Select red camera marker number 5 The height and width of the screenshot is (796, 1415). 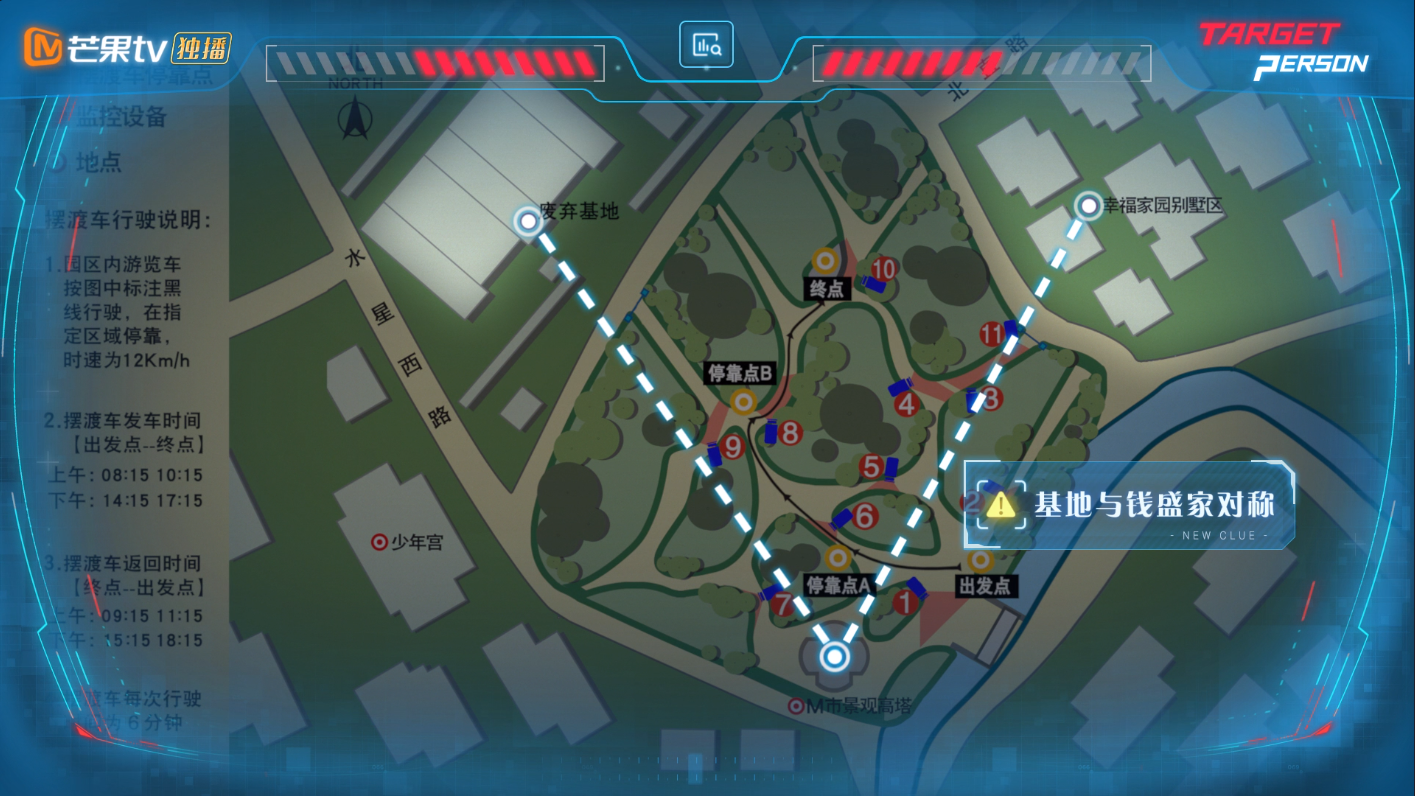[x=871, y=466]
